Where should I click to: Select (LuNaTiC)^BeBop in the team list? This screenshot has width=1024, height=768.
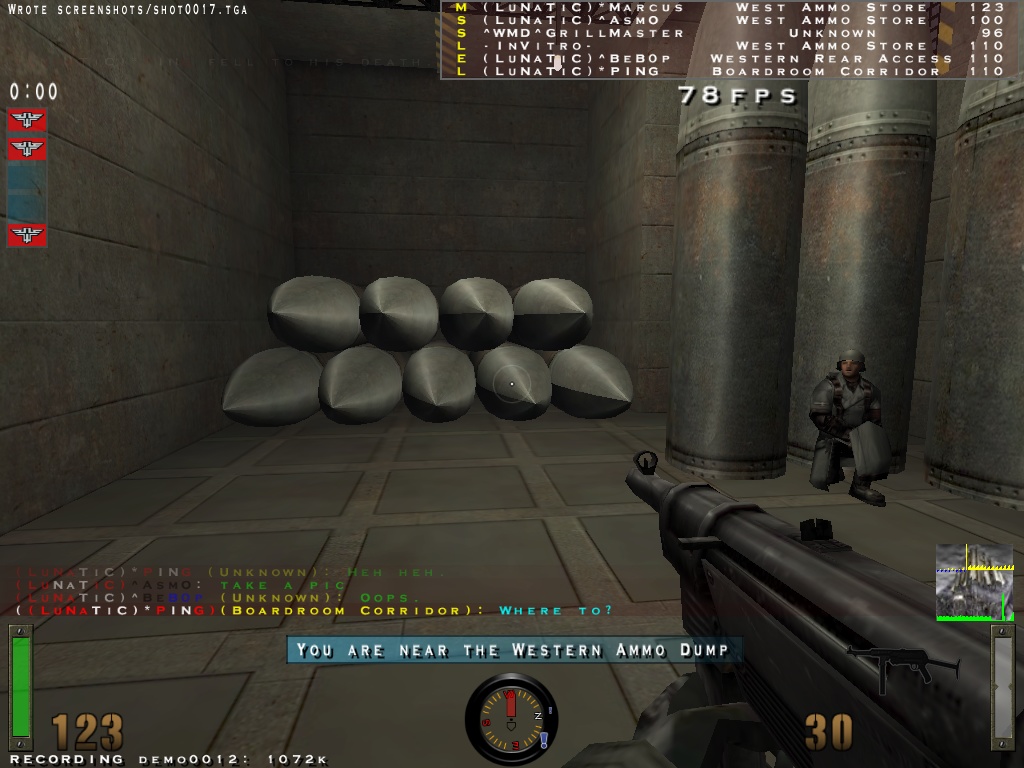point(728,59)
